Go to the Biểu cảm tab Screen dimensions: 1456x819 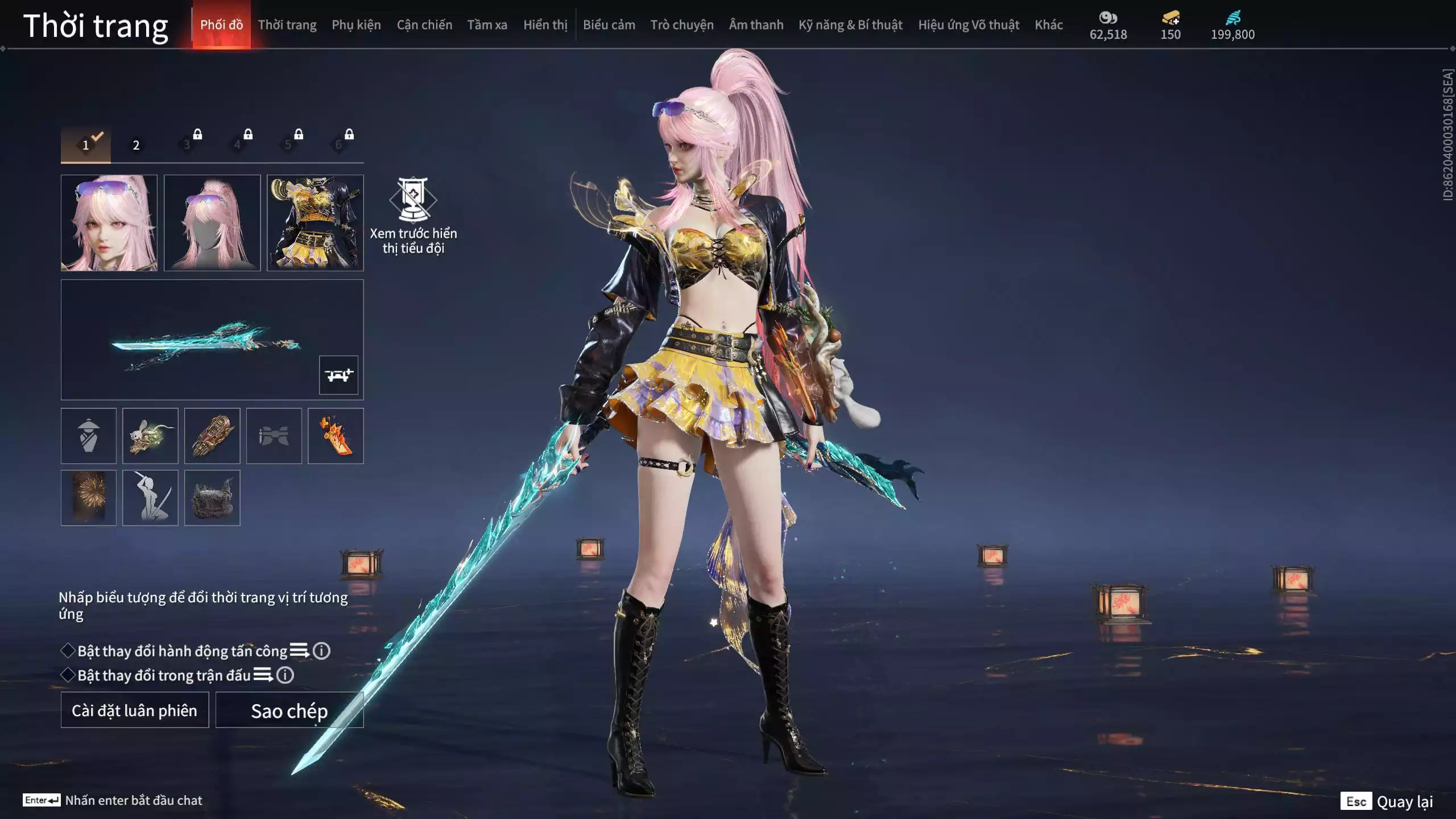coord(609,25)
